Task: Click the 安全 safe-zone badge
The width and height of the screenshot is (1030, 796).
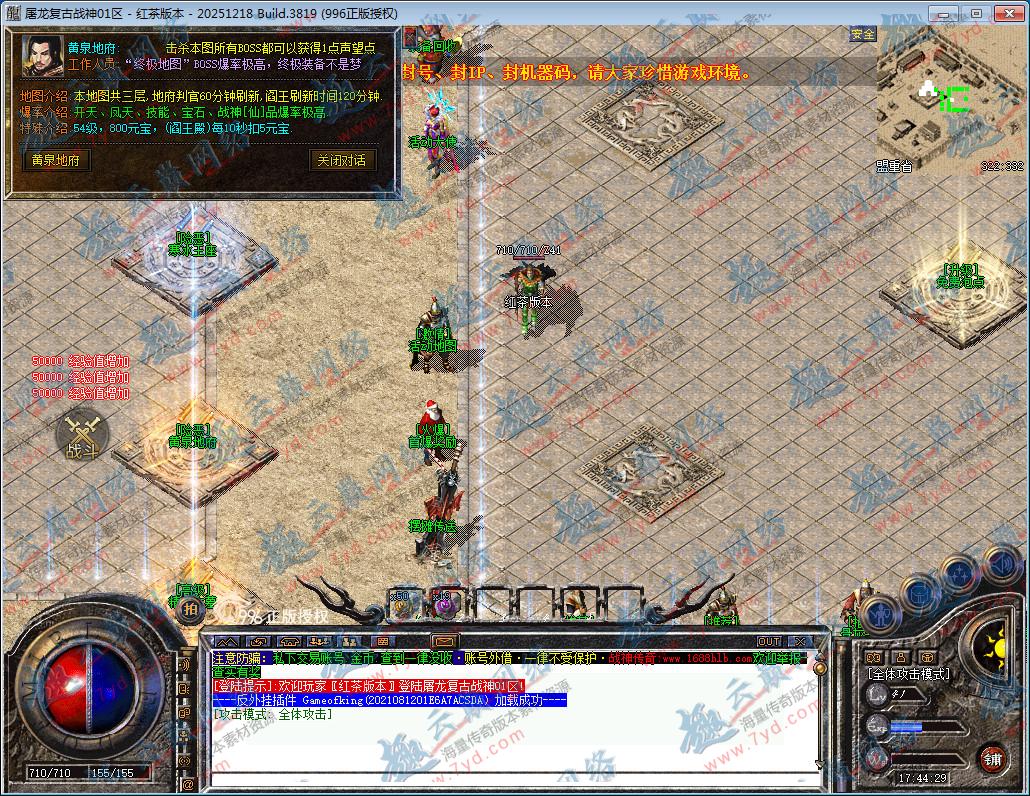Action: click(862, 34)
